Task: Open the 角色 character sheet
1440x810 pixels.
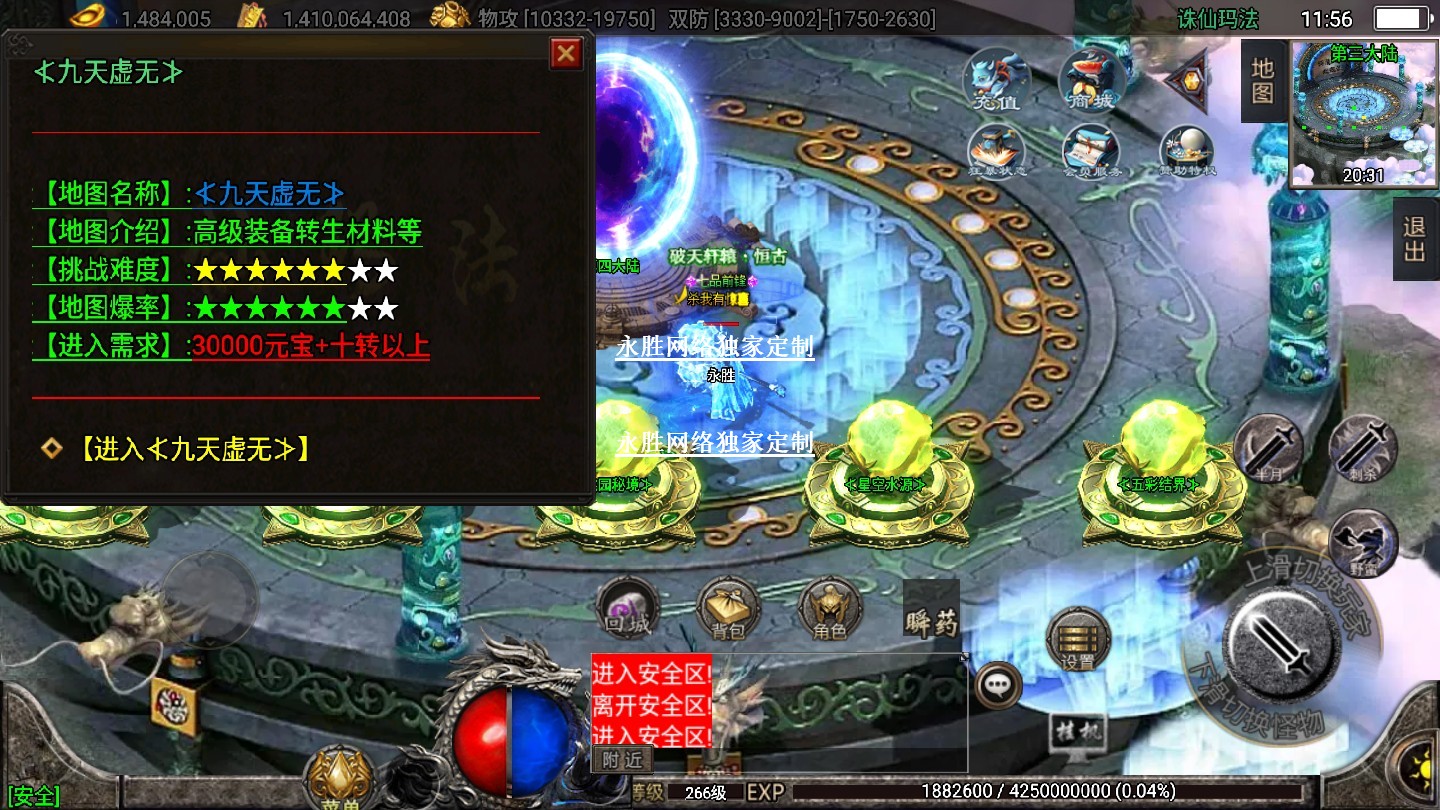Action: [x=830, y=608]
